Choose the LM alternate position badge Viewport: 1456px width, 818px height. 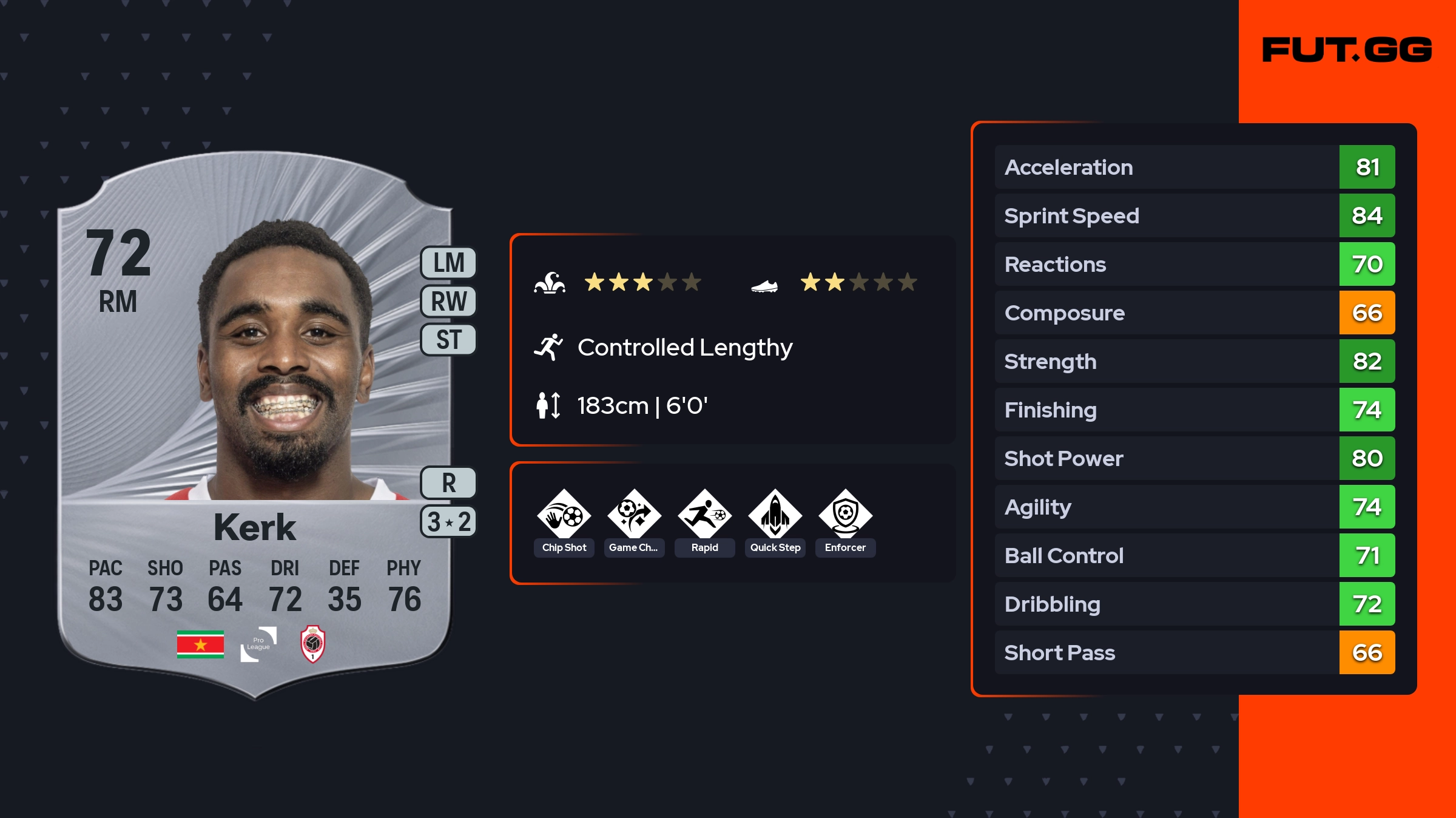click(x=448, y=263)
